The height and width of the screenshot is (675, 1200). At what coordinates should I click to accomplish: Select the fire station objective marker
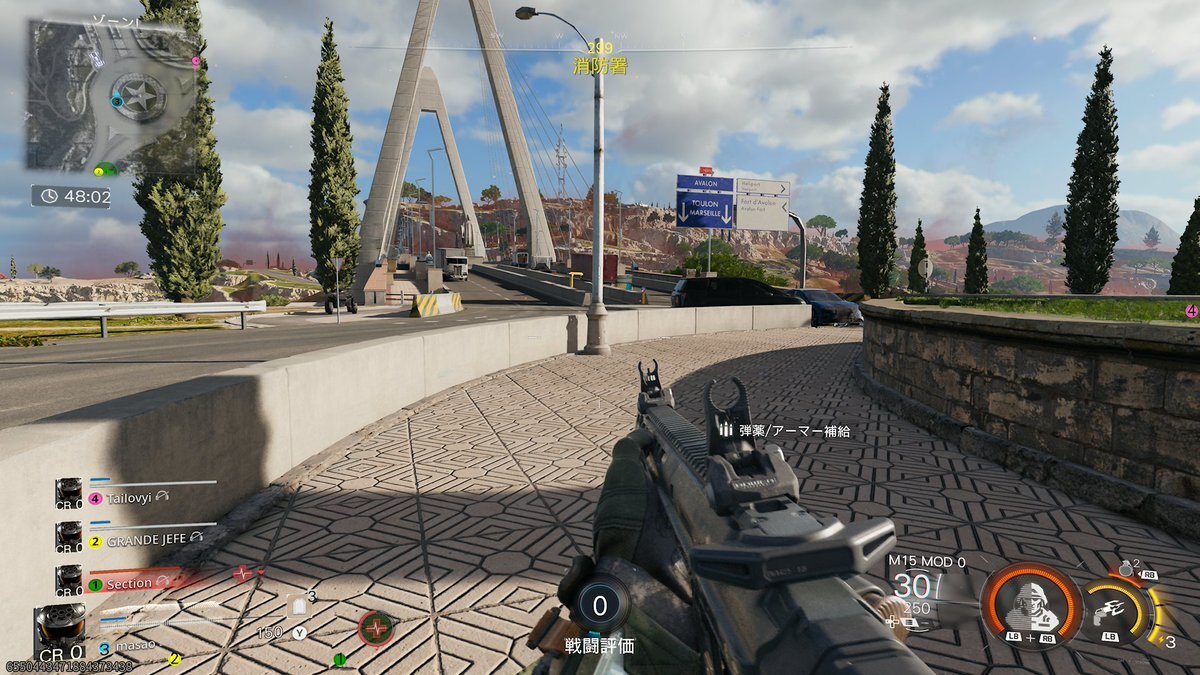(600, 67)
